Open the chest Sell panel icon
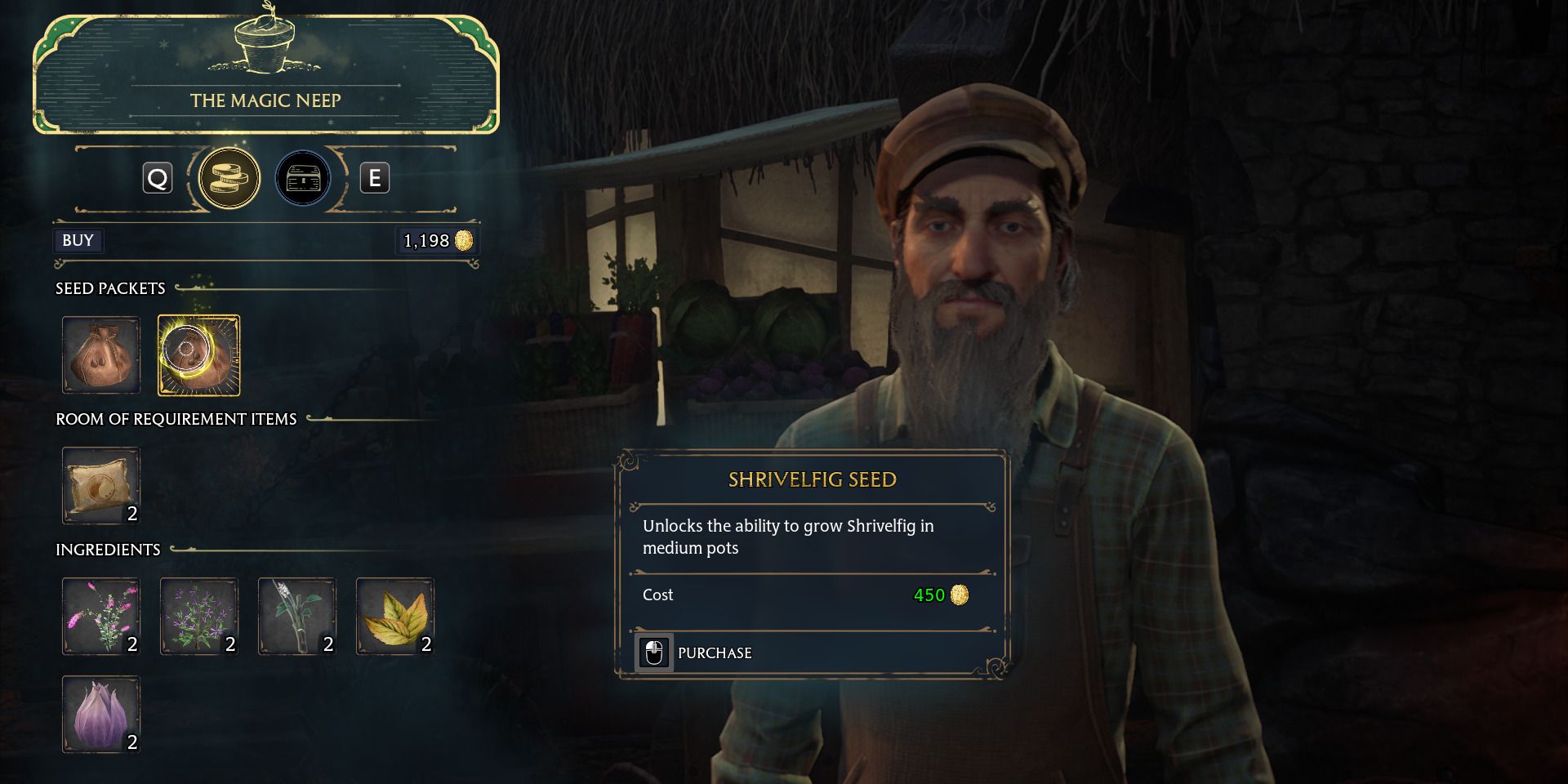1568x784 pixels. point(302,177)
